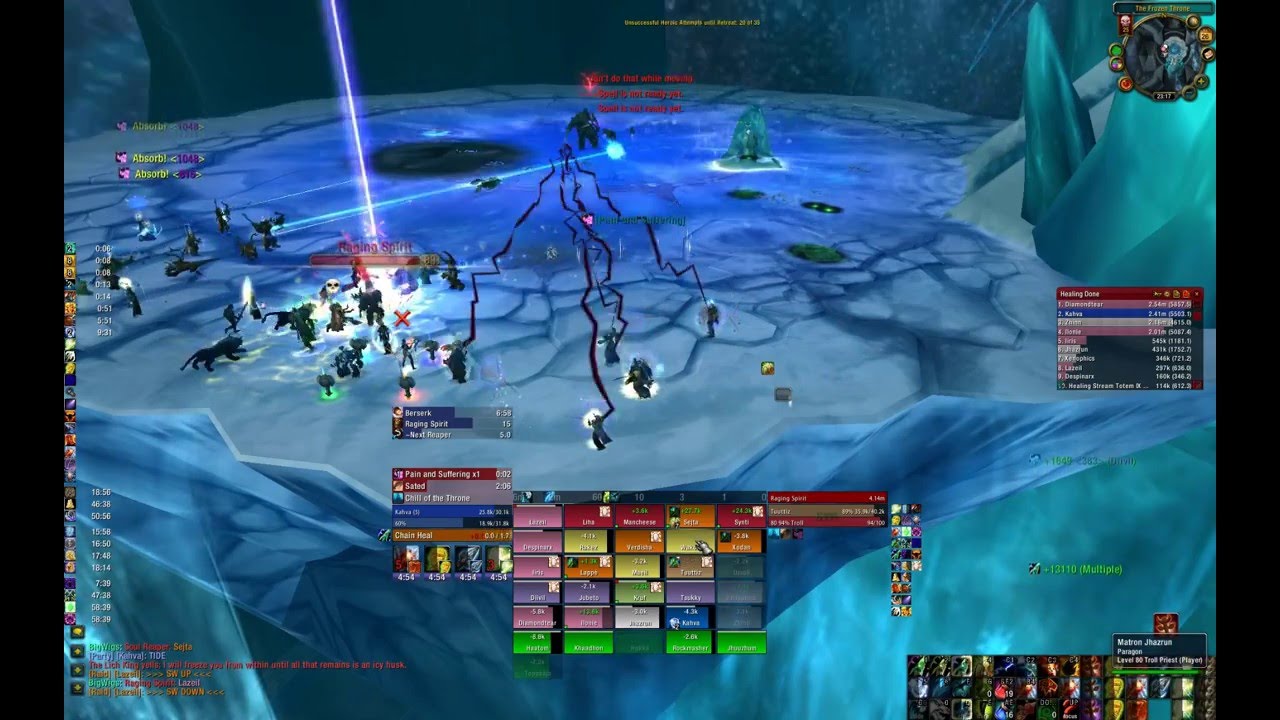The image size is (1280, 720).
Task: Target Jubeto in the raid frames
Action: [x=588, y=593]
